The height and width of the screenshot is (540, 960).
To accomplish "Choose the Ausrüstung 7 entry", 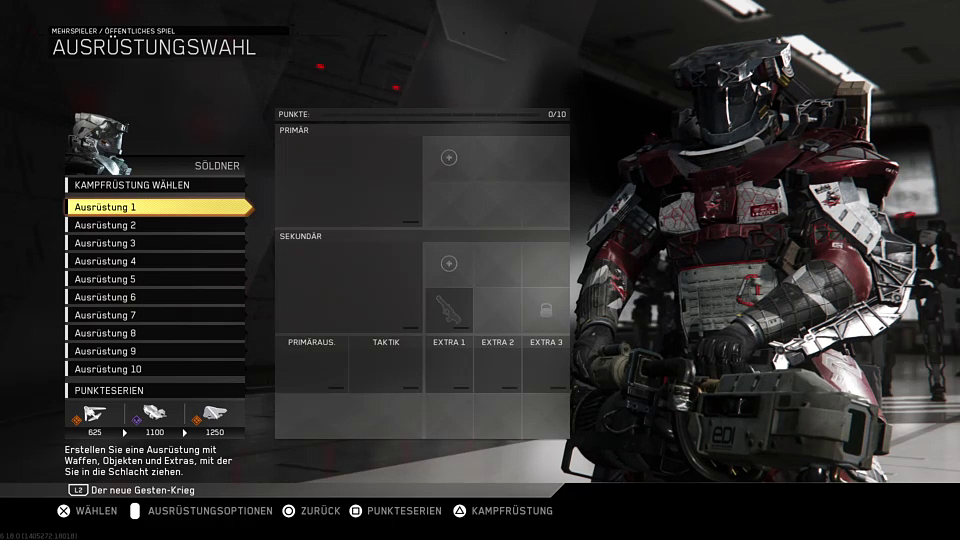I will click(x=155, y=315).
